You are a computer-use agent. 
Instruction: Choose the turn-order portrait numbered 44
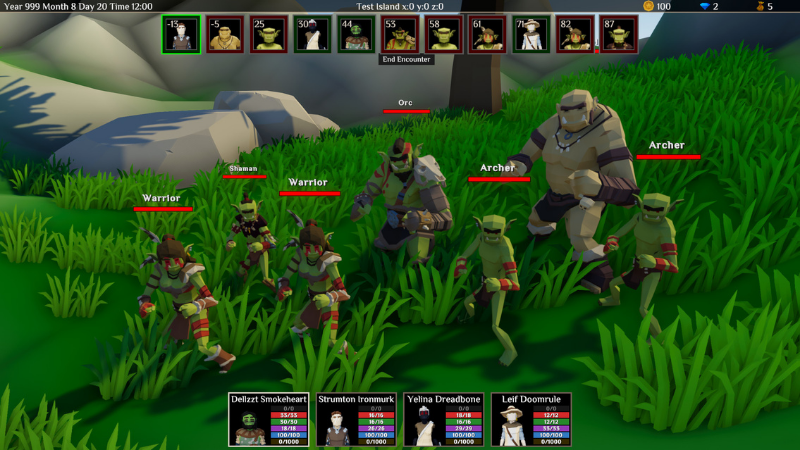tap(355, 34)
